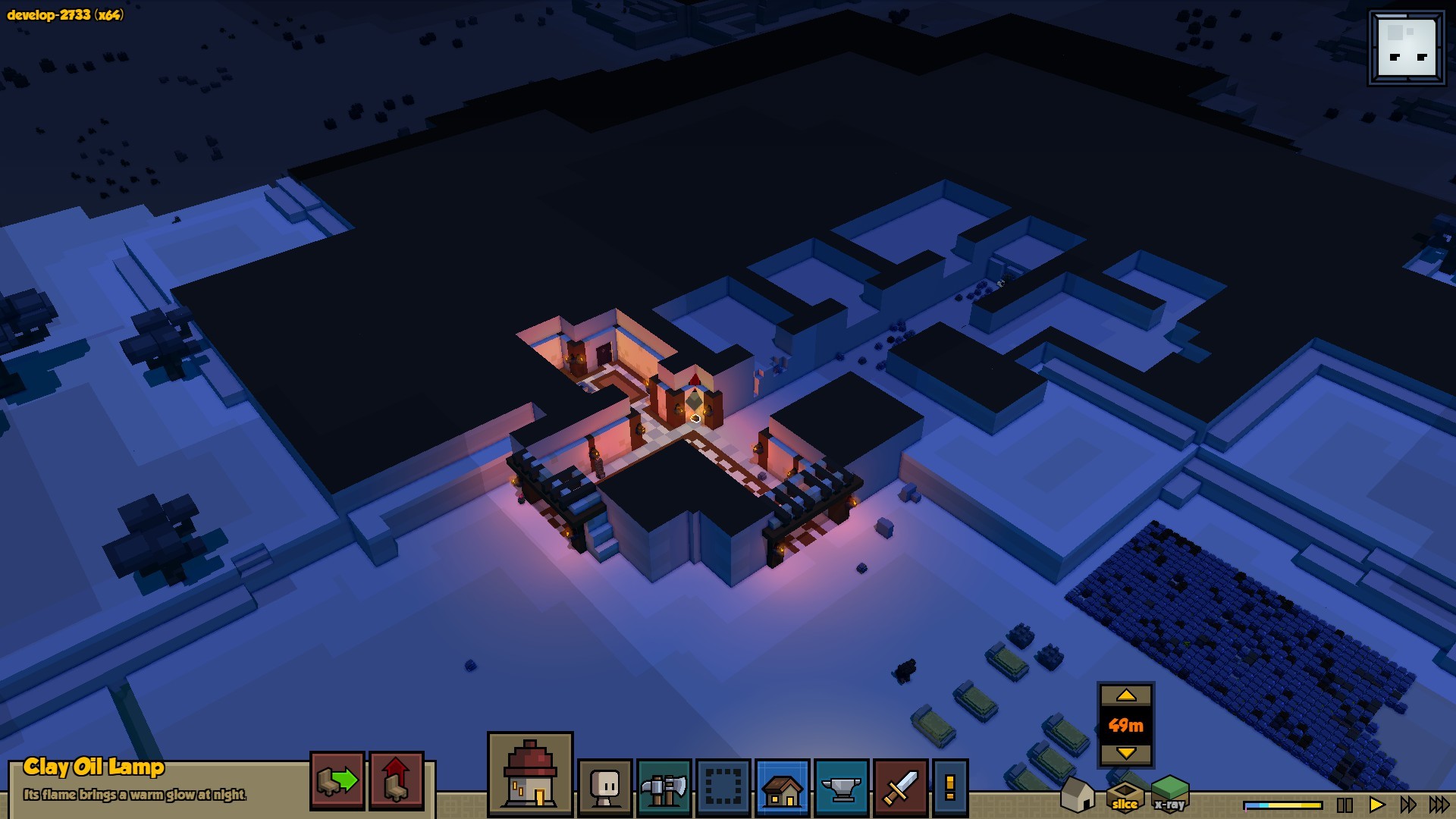Open the crafting menu anvil icon

tap(842, 788)
